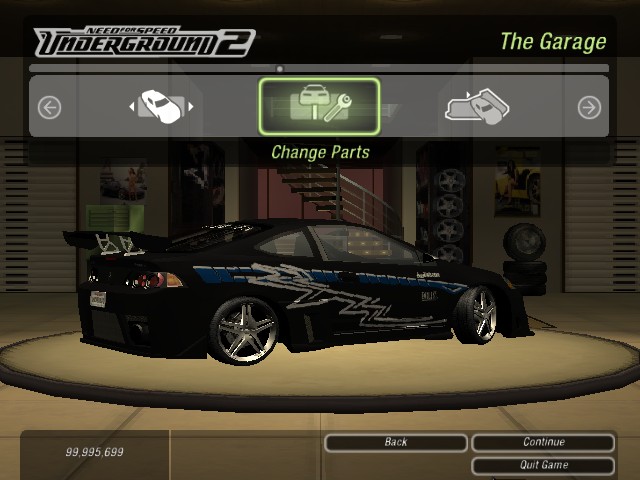Select the car and cover icon
Screen dimensions: 640x480
pos(477,106)
